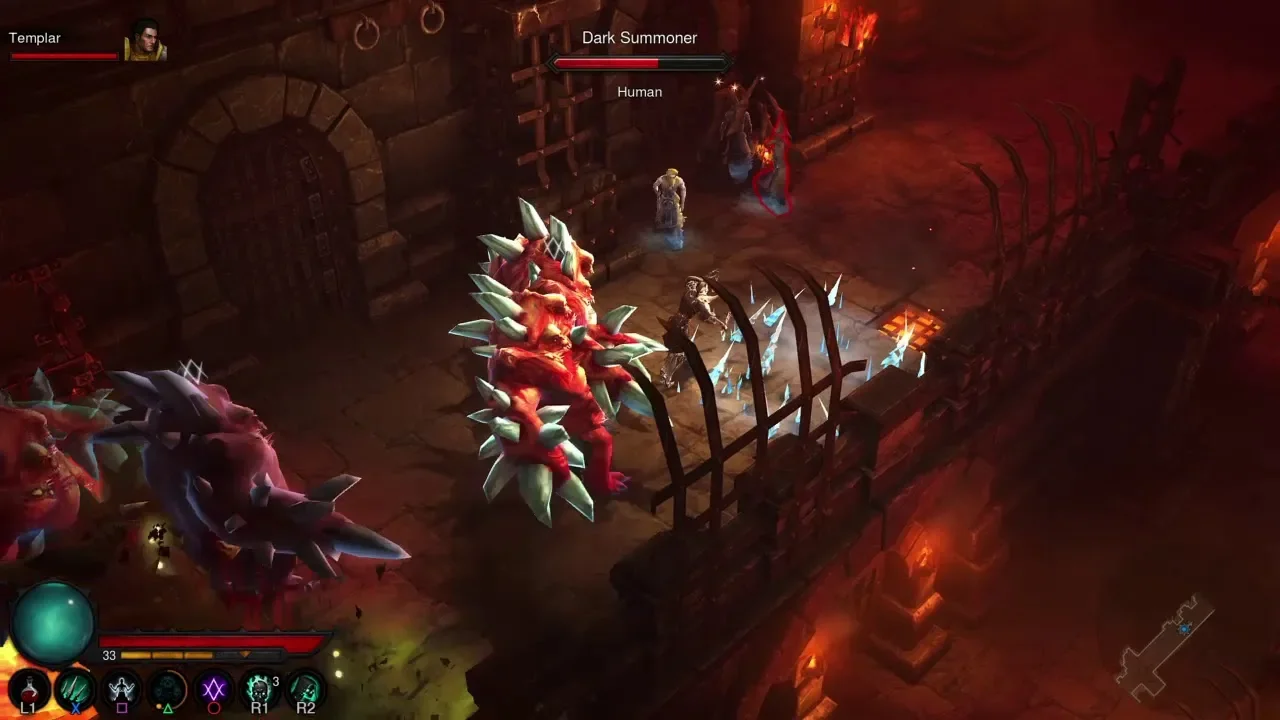
Task: Select the dark skill icon on cooldown
Action: click(168, 690)
